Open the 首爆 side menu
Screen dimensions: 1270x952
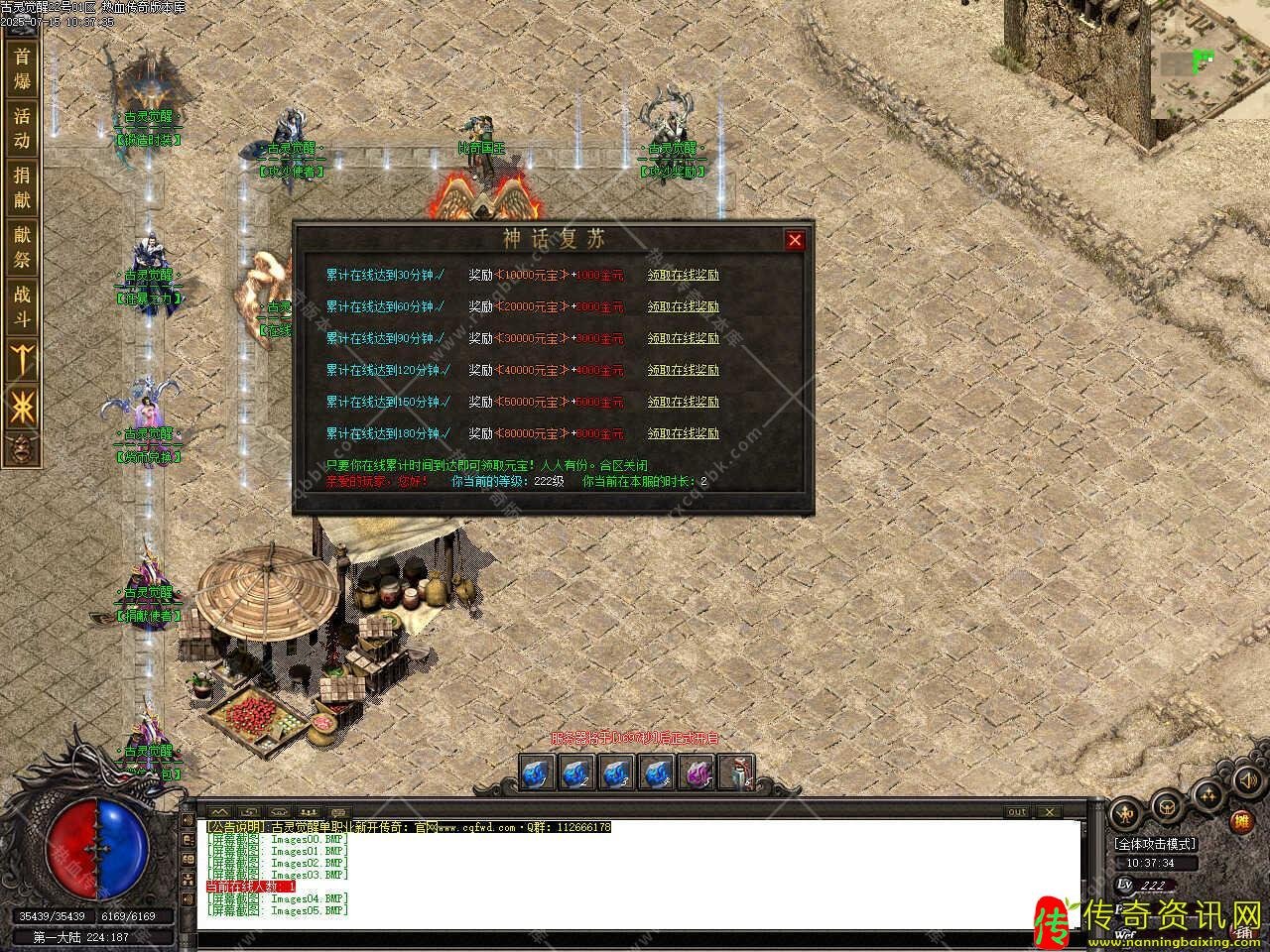click(x=22, y=68)
